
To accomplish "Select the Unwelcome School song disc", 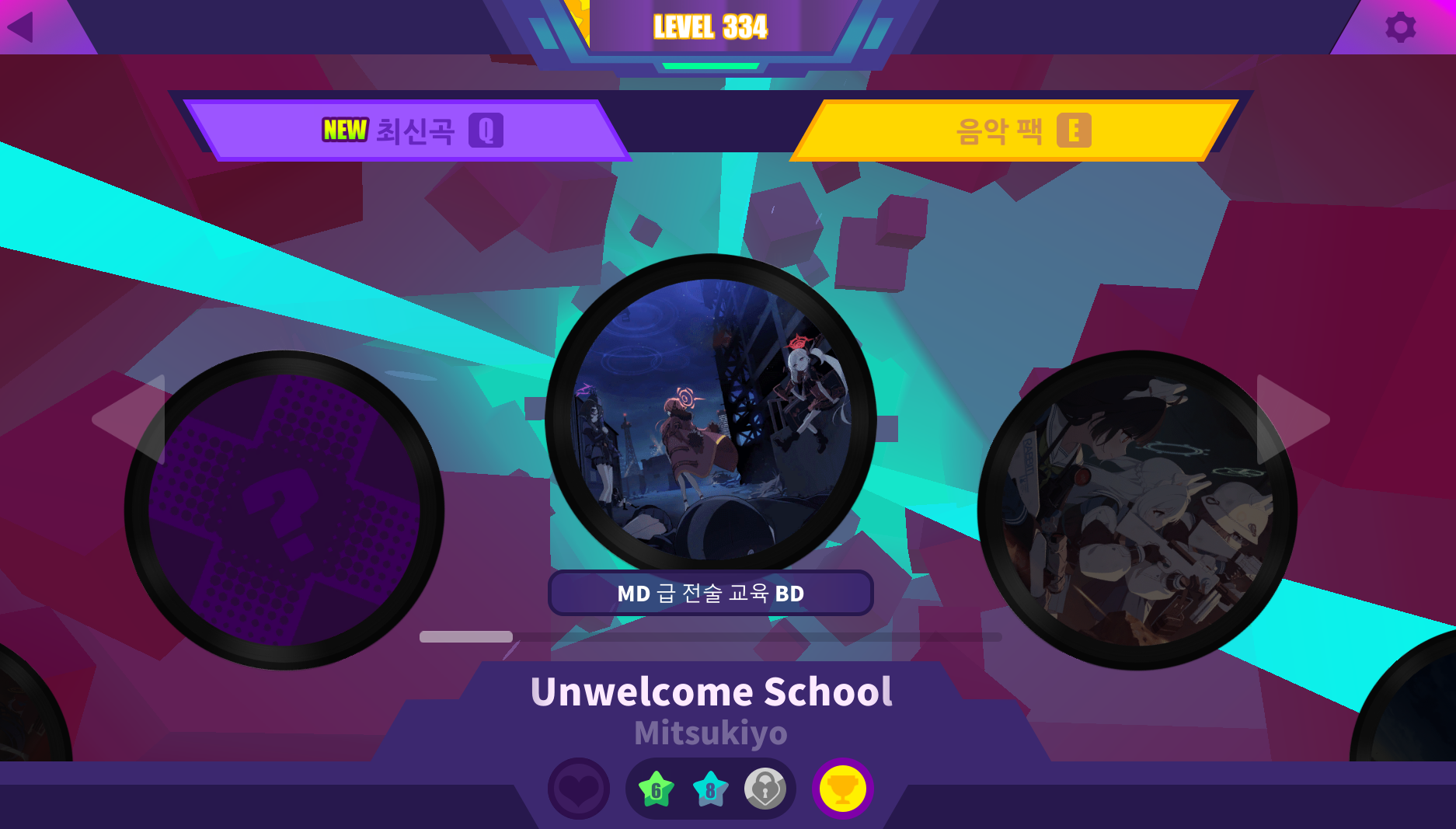I will click(x=711, y=419).
